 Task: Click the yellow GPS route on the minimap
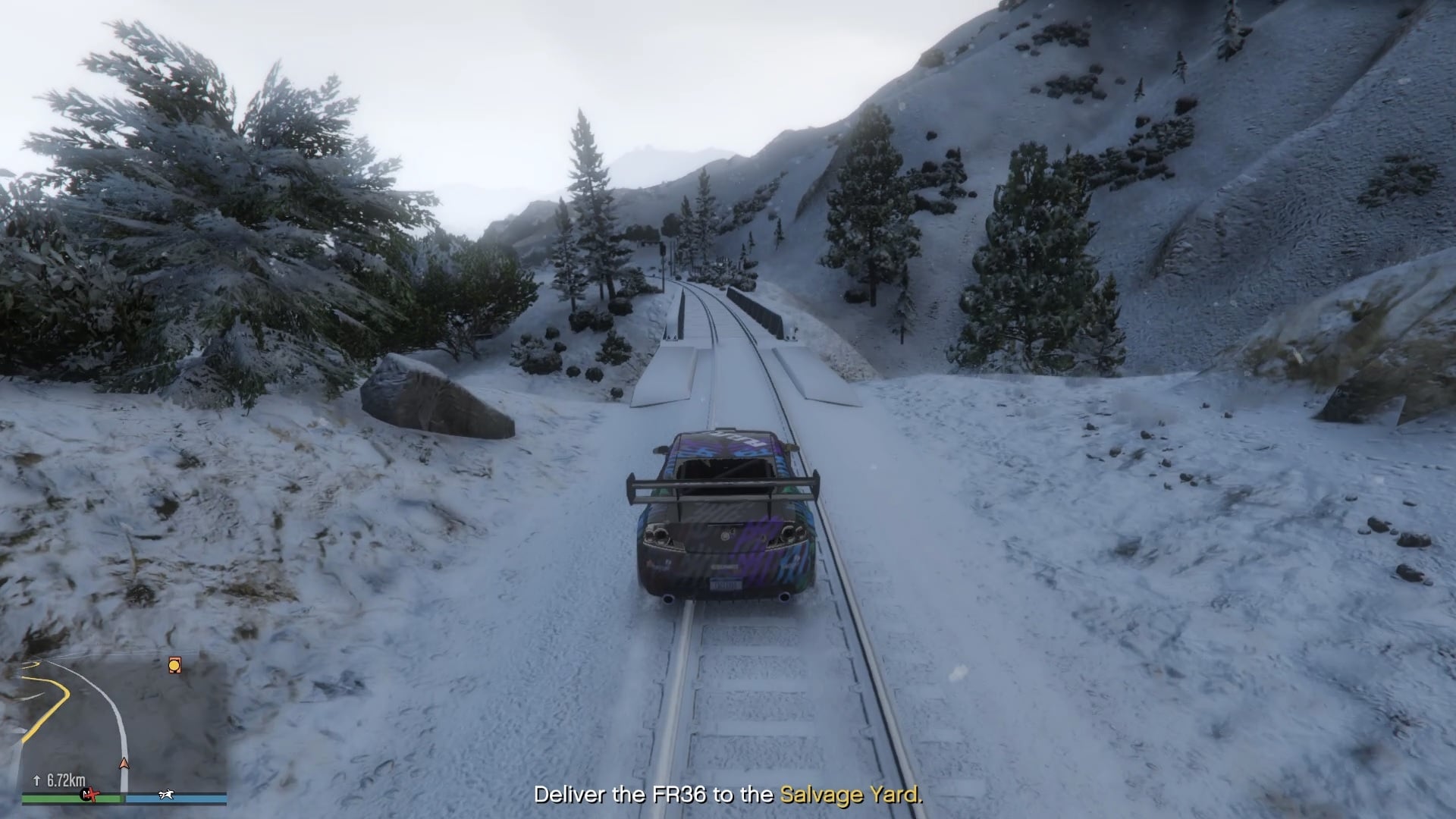point(61,691)
